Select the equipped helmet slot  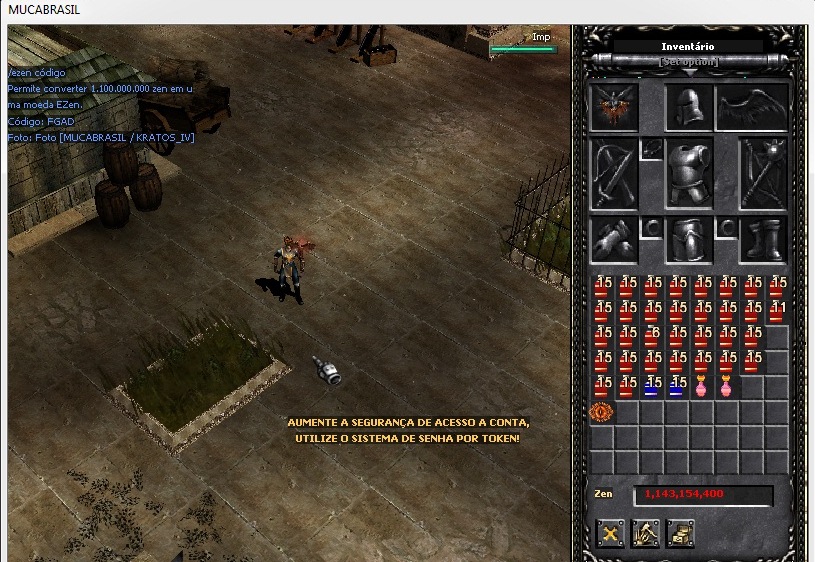[x=689, y=106]
